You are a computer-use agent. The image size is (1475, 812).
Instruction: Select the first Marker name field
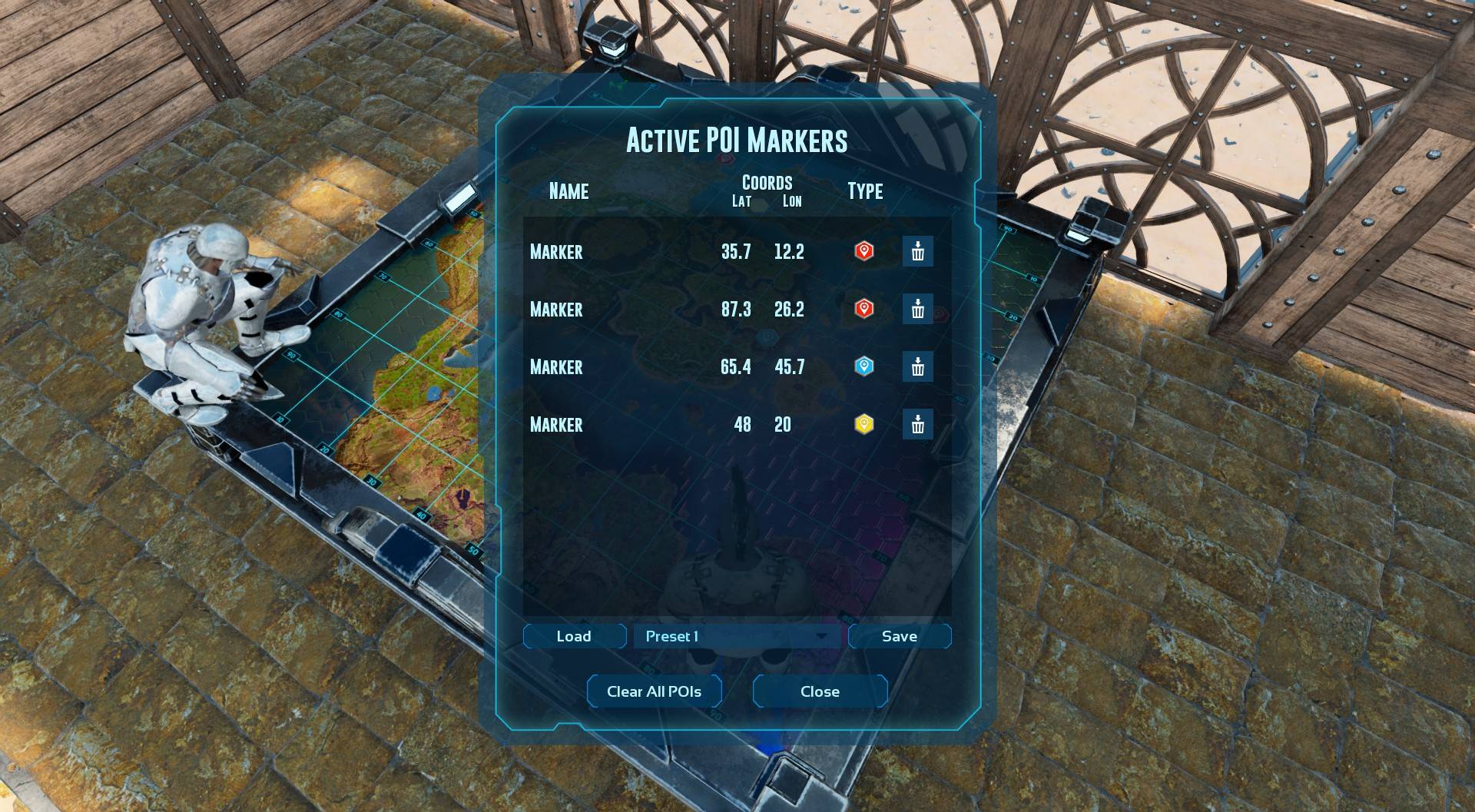point(555,251)
